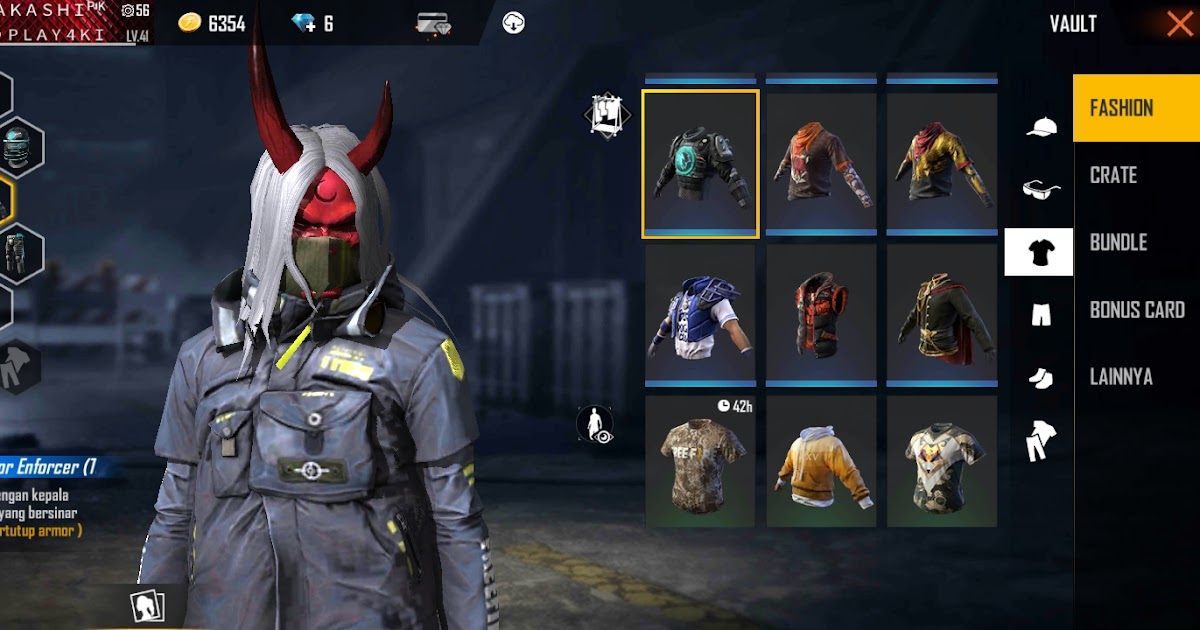Open the Crate tab
Image resolution: width=1200 pixels, height=630 pixels.
(1136, 175)
